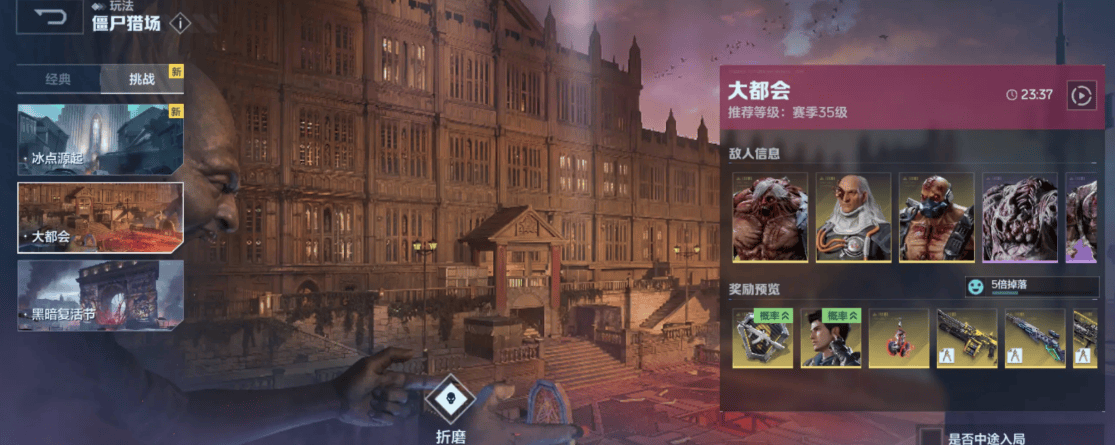
Task: Open the 僵尸猎场 info icon
Action: (179, 23)
